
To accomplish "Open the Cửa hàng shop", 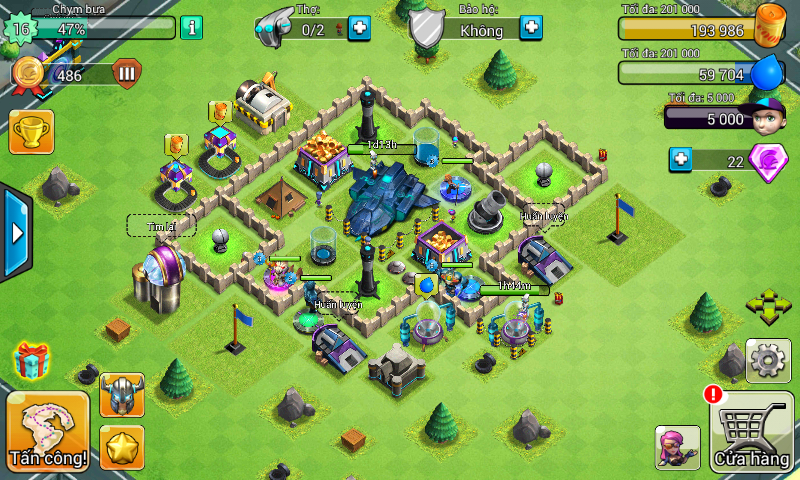I will point(752,433).
